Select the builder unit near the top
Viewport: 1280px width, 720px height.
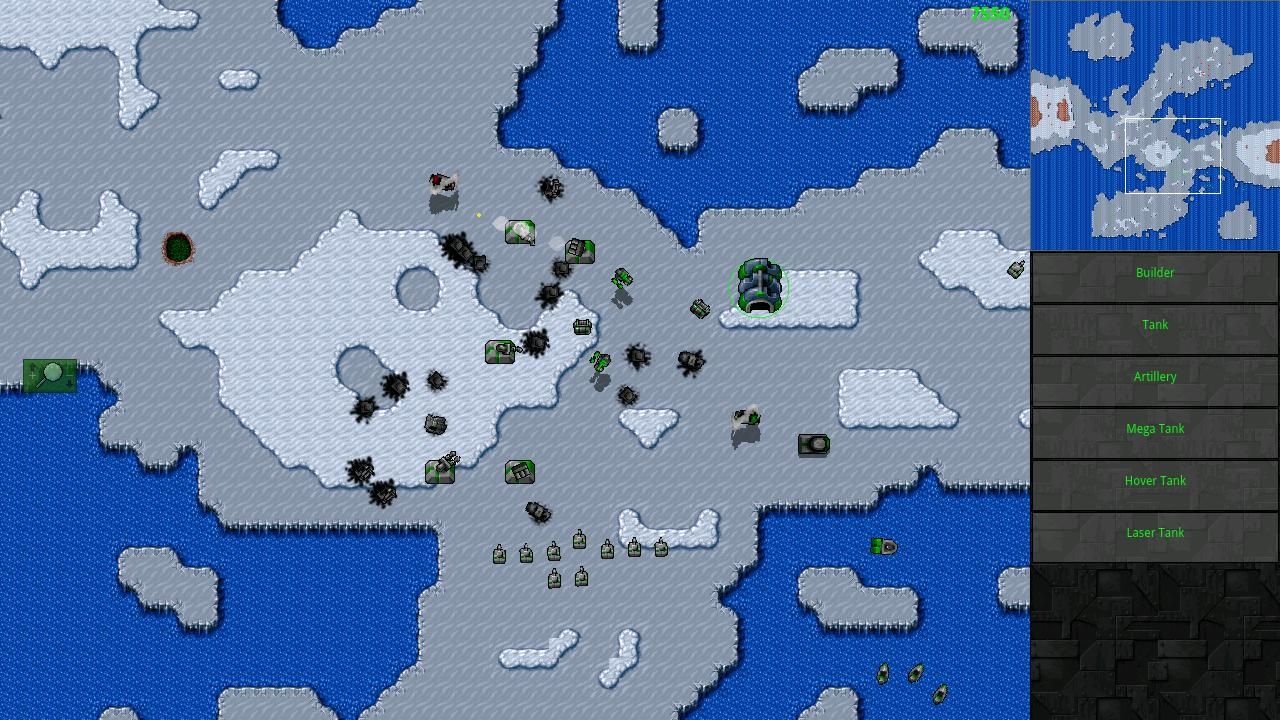[520, 231]
